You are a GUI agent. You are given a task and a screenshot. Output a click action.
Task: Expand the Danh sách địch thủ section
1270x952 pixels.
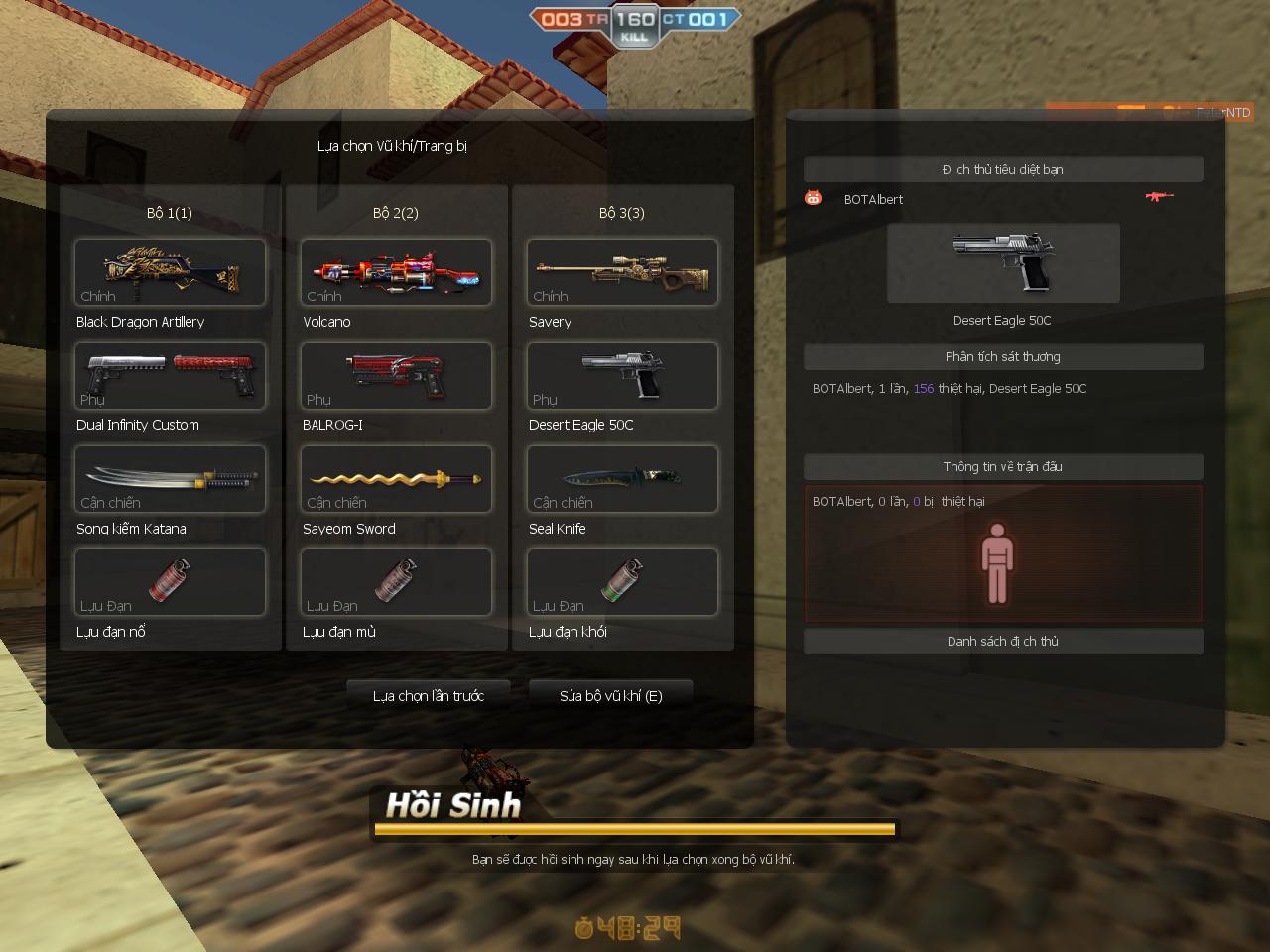click(x=1003, y=641)
